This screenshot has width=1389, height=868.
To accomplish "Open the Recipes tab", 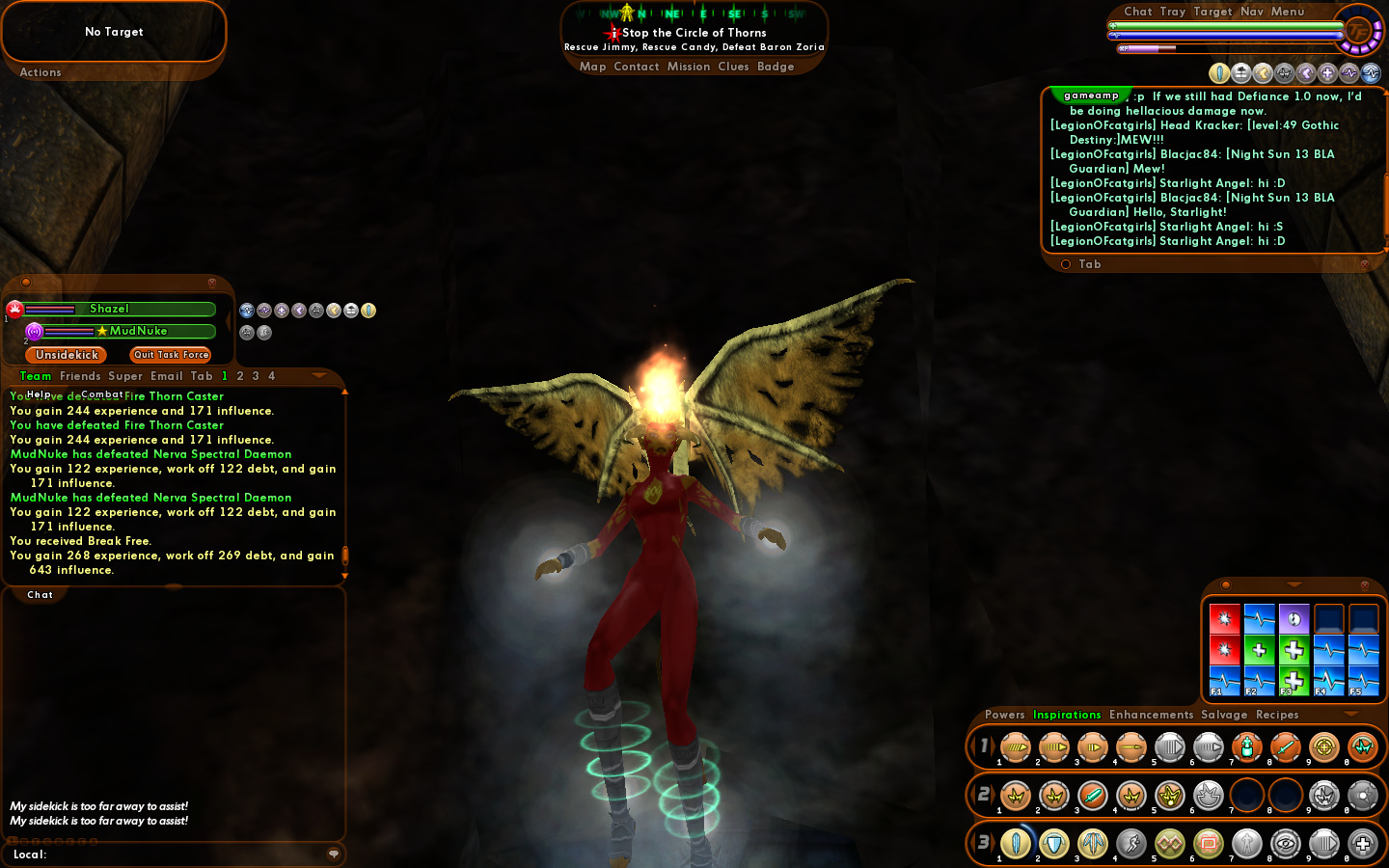I will click(1277, 715).
